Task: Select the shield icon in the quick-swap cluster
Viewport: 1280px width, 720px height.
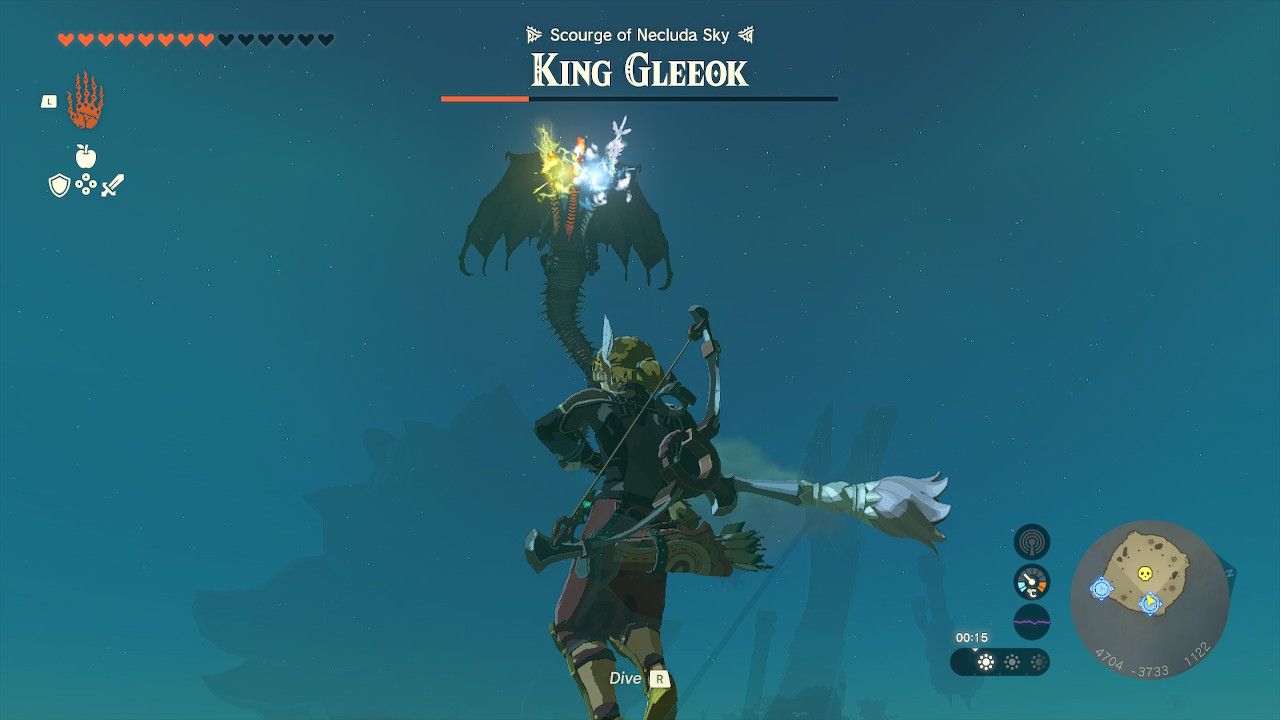Action: pyautogui.click(x=59, y=185)
